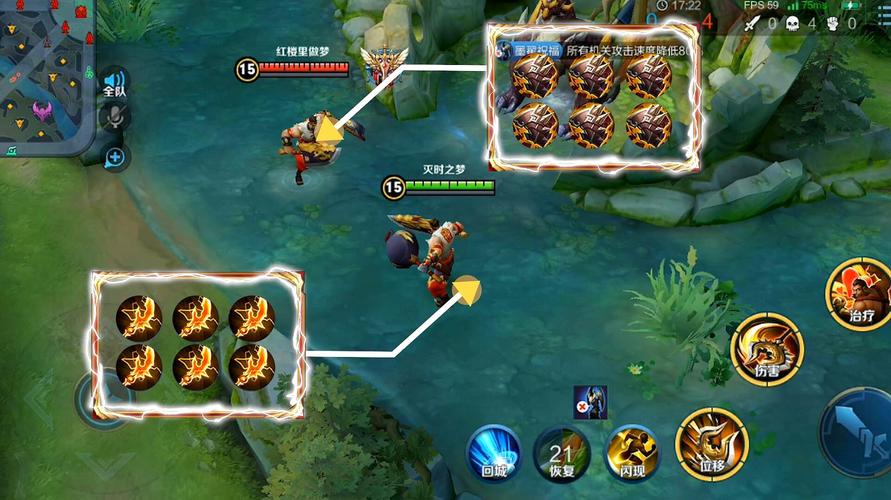
Task: Activate the 位移 dash skill
Action: [x=711, y=444]
